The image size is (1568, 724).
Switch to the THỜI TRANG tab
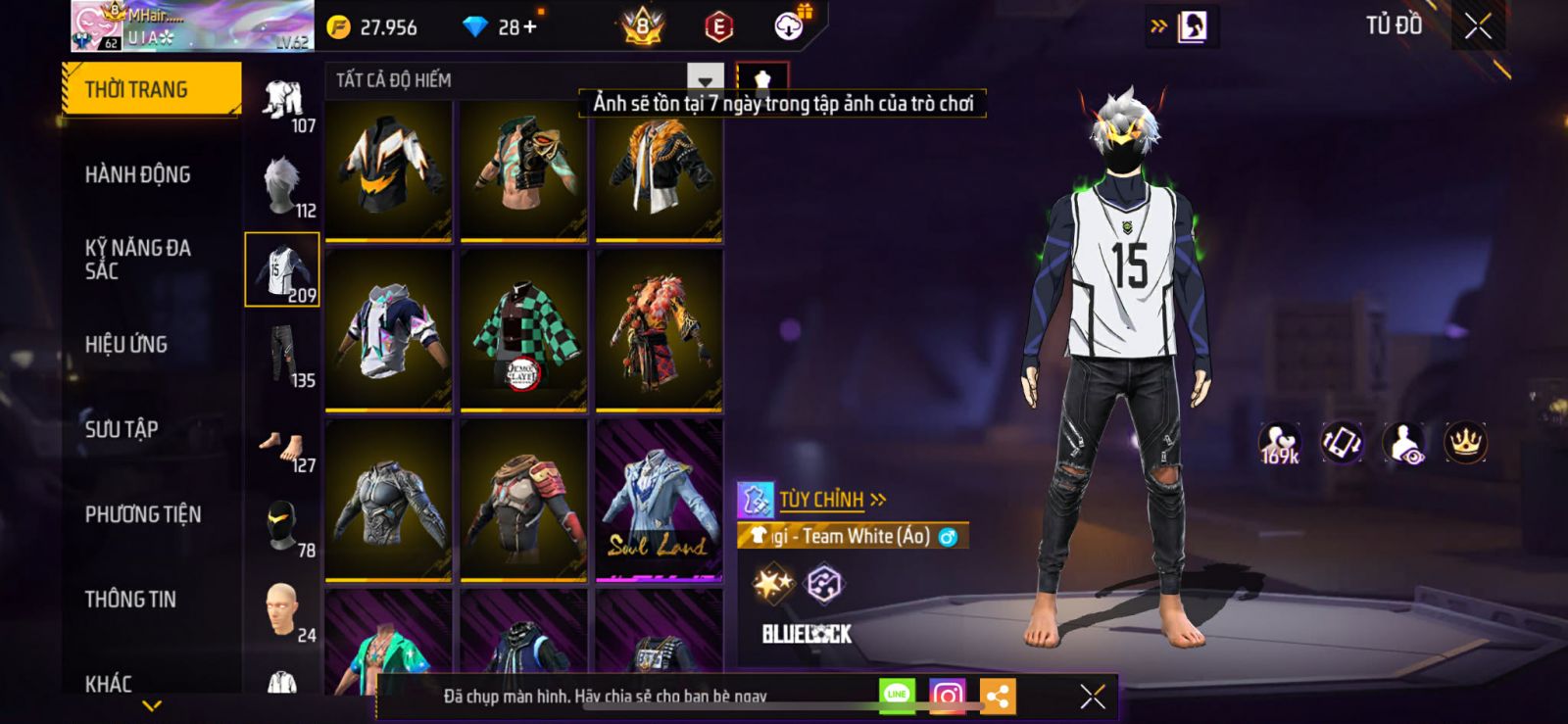pyautogui.click(x=150, y=90)
